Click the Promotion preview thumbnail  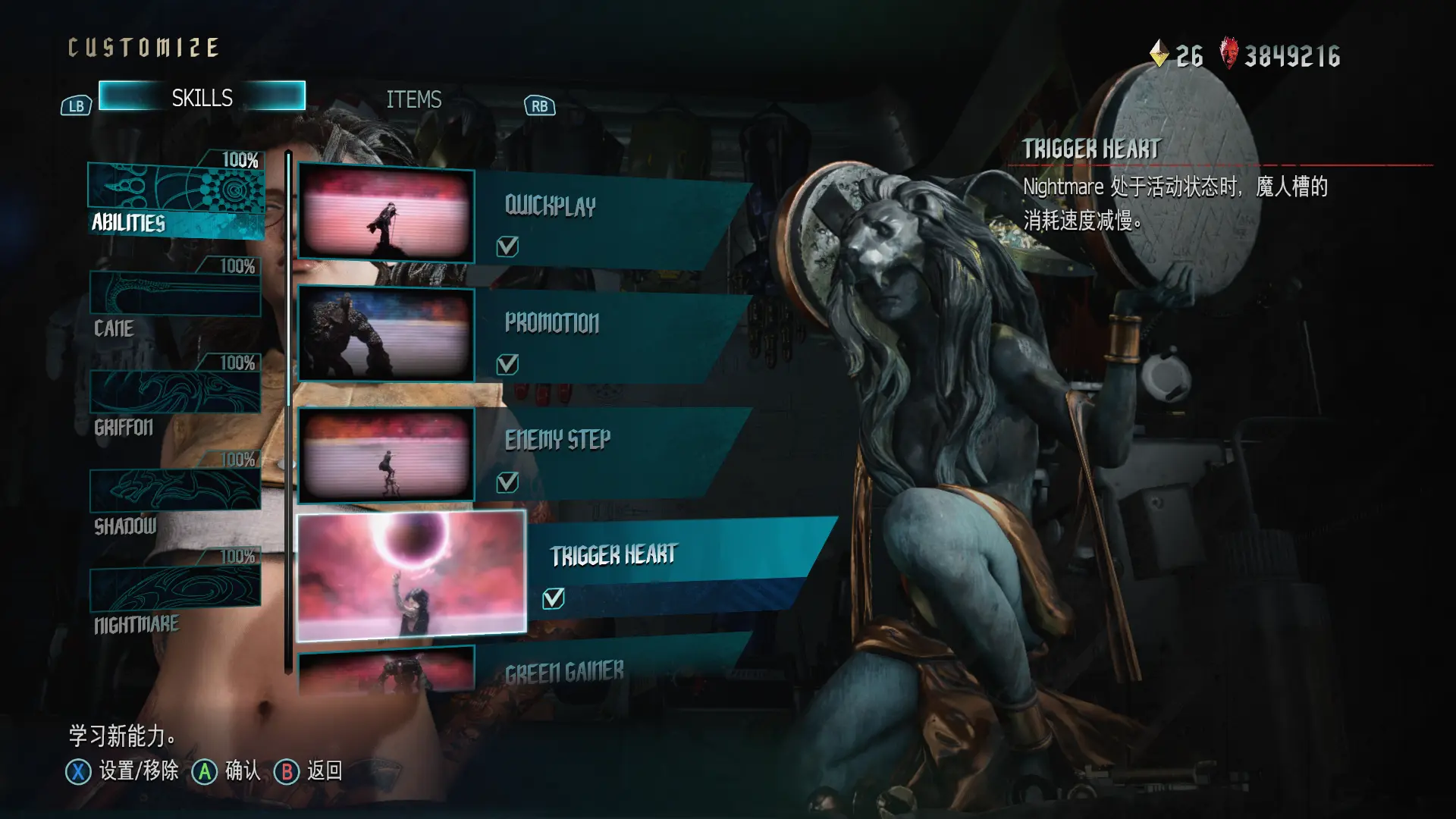coord(386,334)
